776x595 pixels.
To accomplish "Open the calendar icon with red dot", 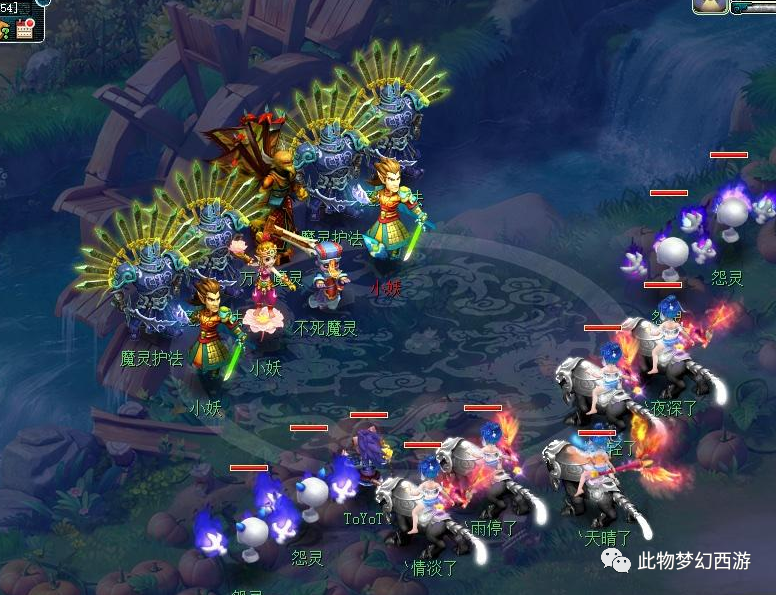I will point(25,28).
